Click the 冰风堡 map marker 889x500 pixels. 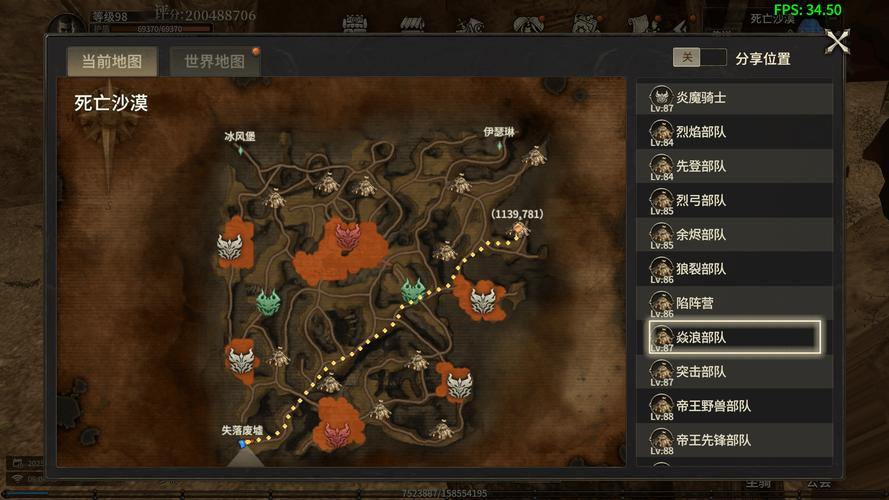(x=240, y=149)
